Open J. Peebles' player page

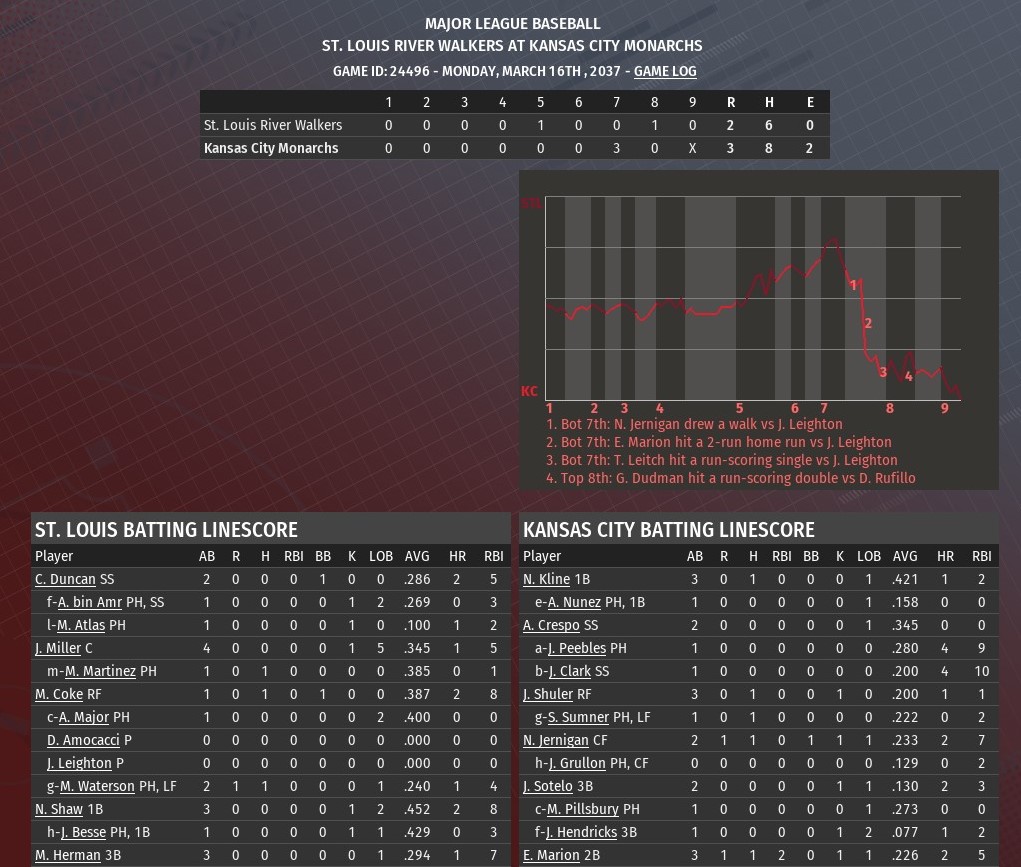[x=577, y=648]
